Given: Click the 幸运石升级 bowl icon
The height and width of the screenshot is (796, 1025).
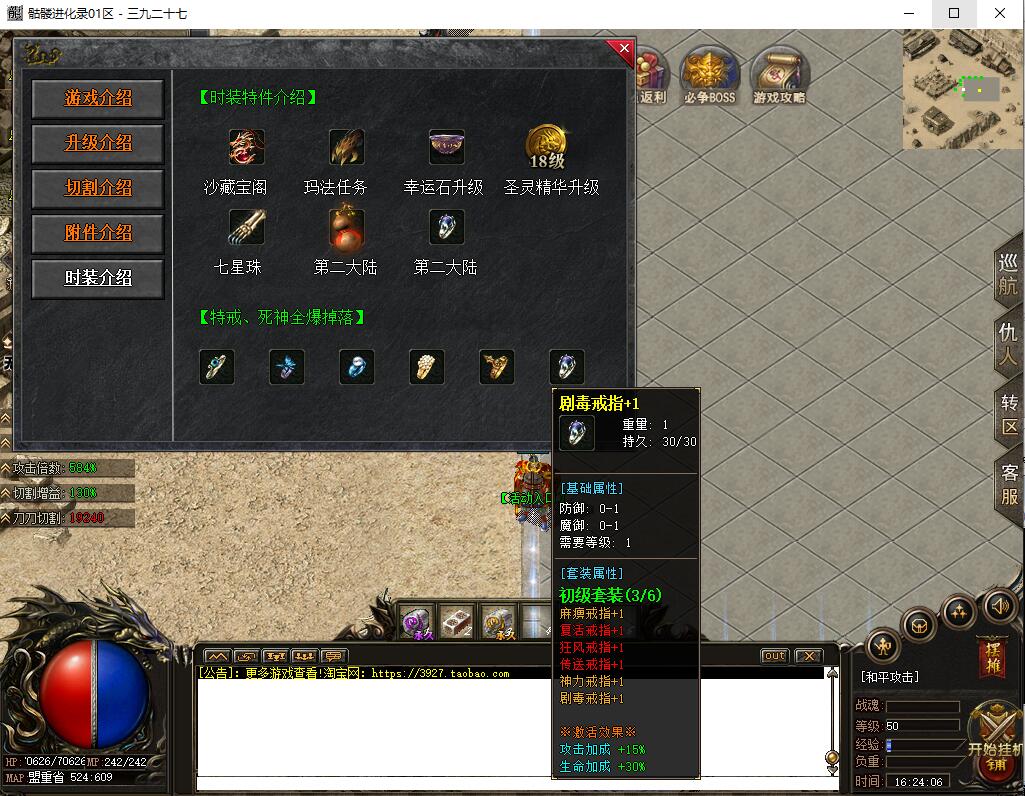Looking at the screenshot, I should [x=446, y=147].
